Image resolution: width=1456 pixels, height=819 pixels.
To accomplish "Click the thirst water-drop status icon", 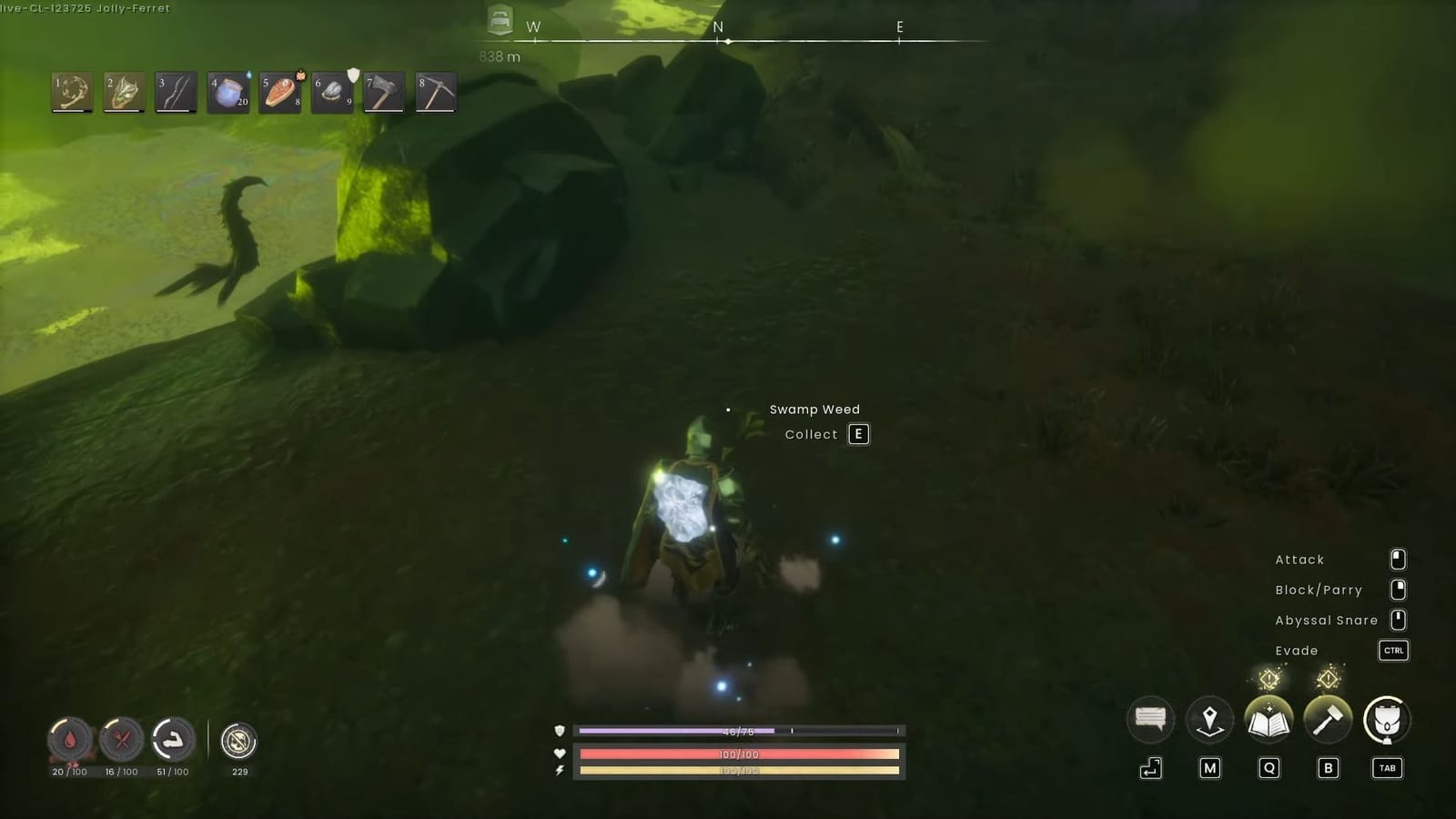I will click(x=70, y=742).
